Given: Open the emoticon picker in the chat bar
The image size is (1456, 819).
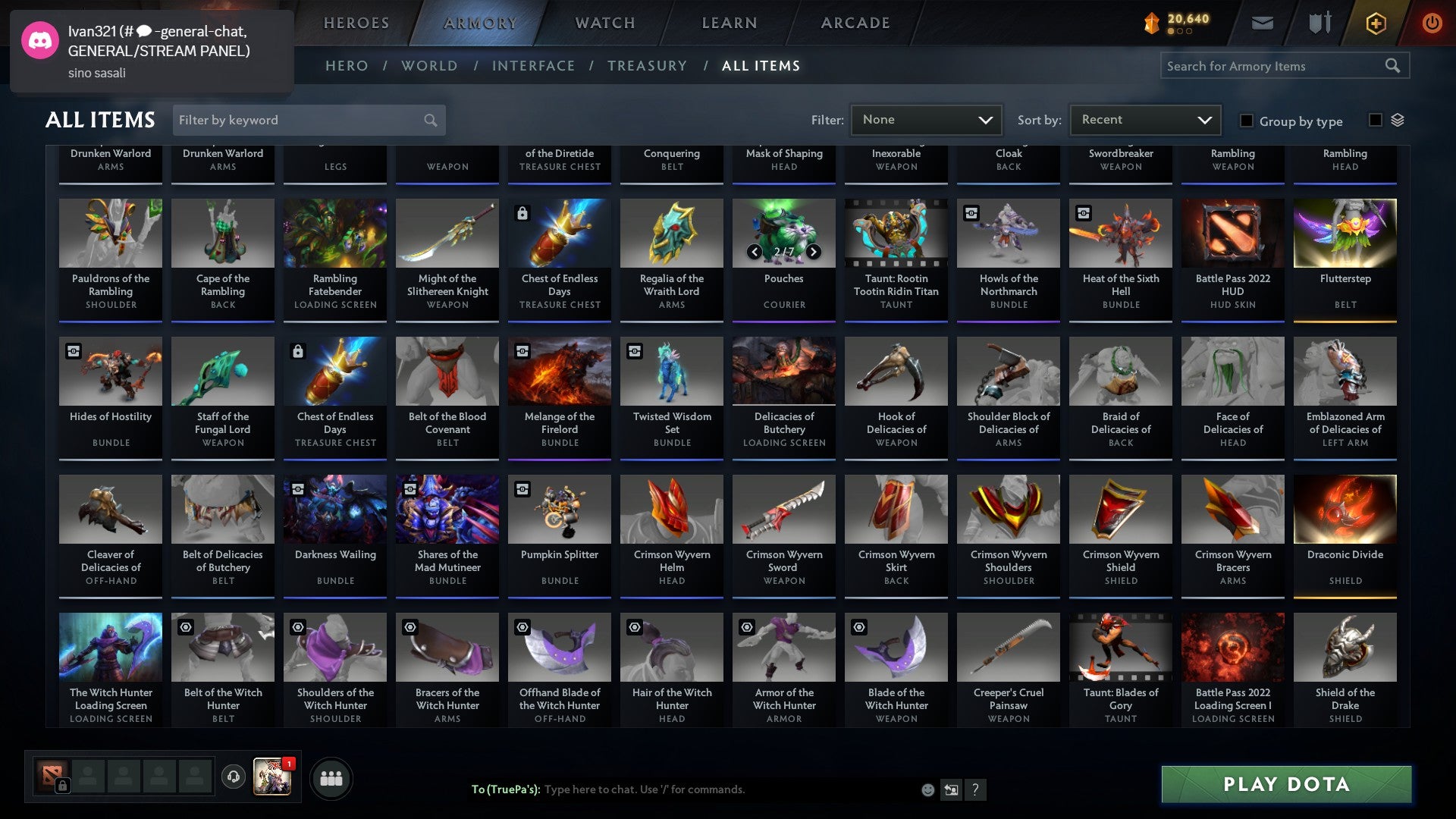Looking at the screenshot, I should [x=927, y=789].
